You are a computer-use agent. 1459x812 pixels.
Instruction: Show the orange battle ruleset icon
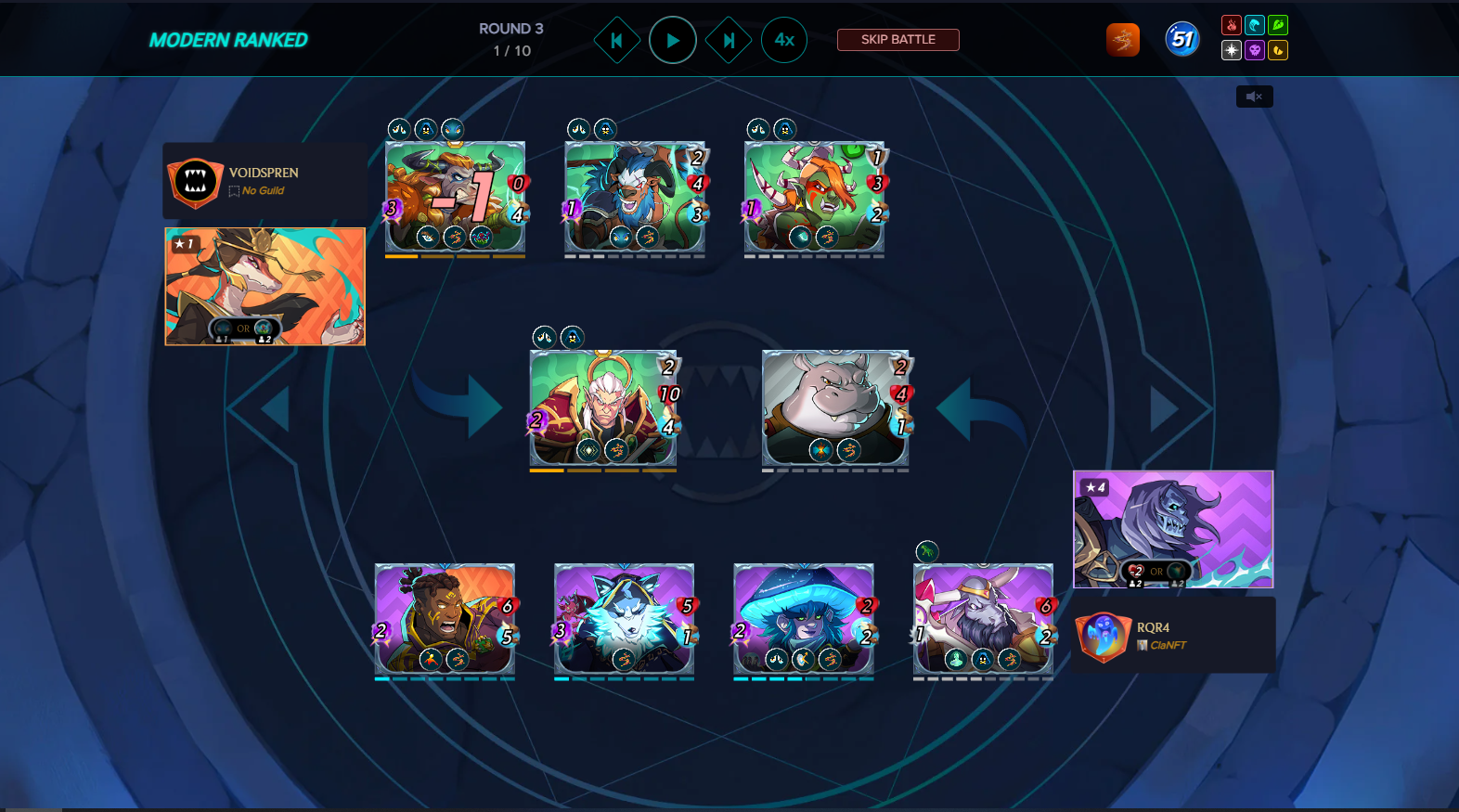point(1123,40)
